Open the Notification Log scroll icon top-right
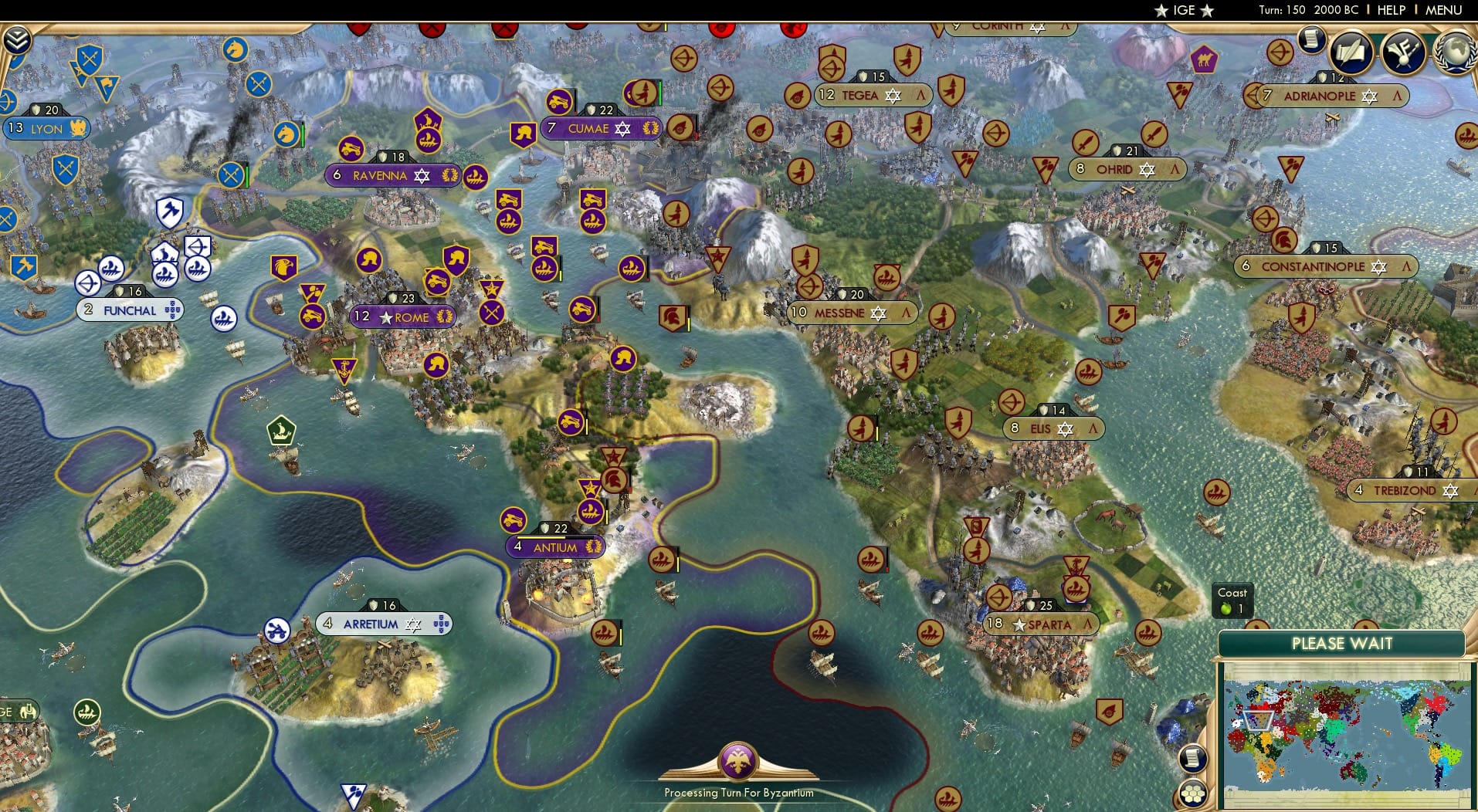This screenshot has height=812, width=1478. pyautogui.click(x=1311, y=42)
